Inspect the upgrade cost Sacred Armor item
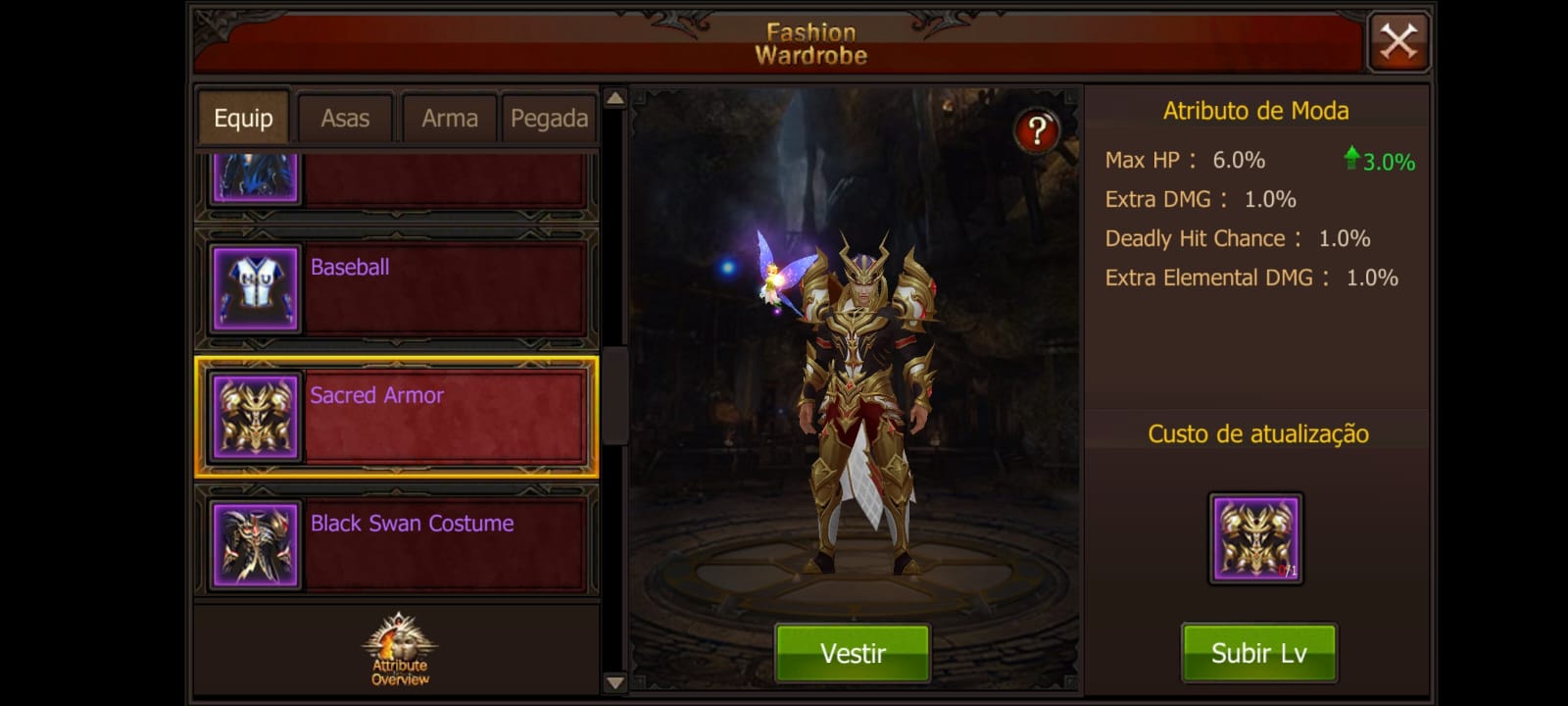1568x706 pixels. pyautogui.click(x=1255, y=538)
